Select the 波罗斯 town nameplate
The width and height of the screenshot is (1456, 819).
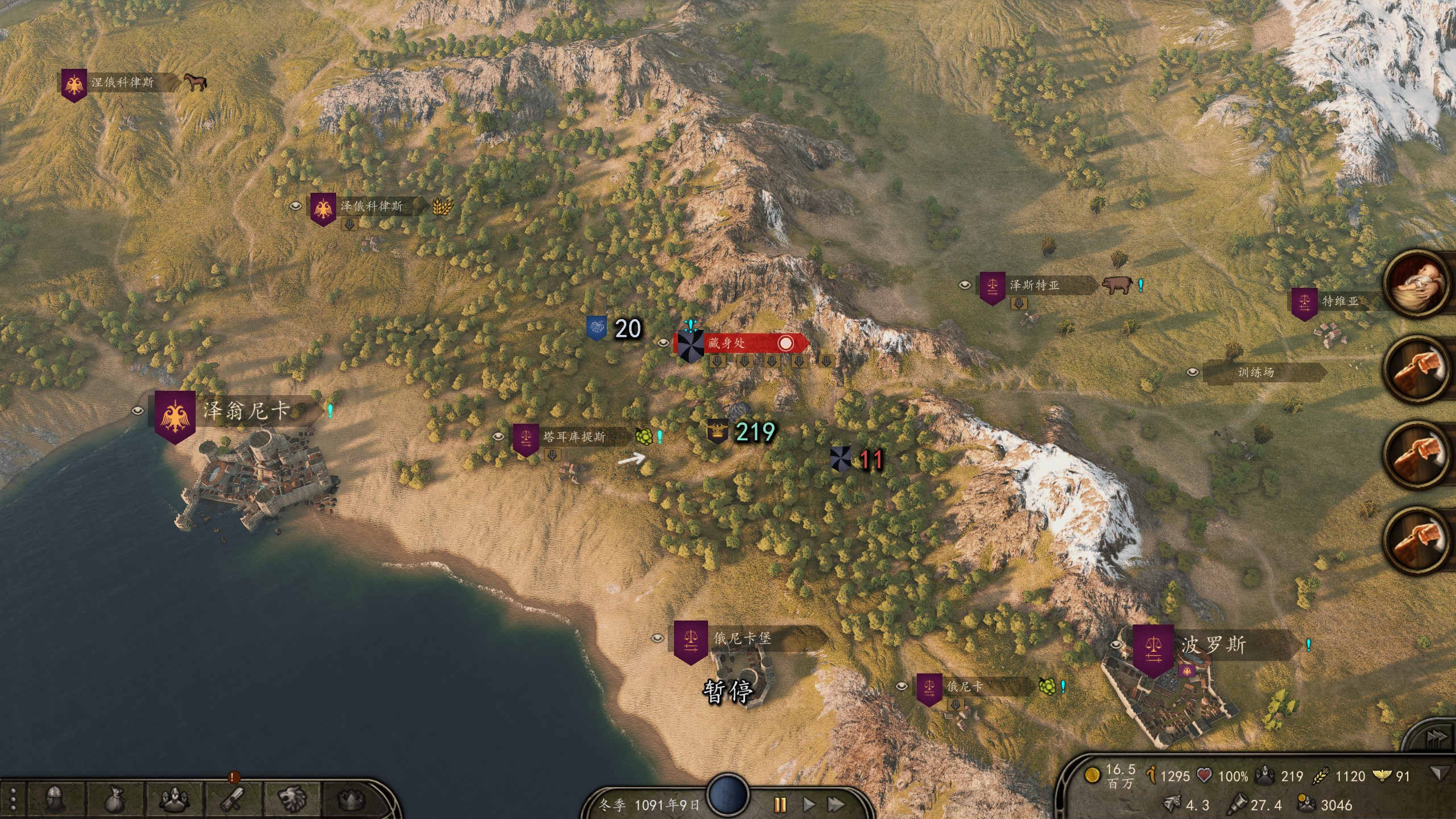tap(1213, 646)
